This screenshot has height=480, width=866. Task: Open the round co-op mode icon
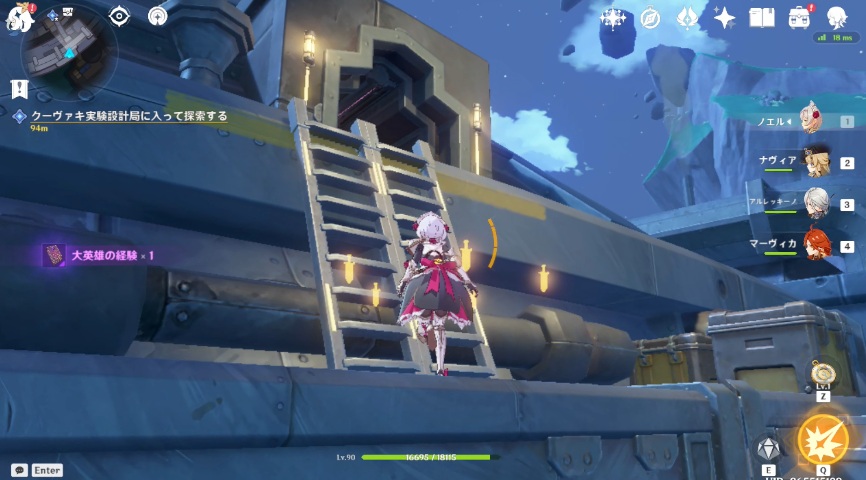pos(157,16)
